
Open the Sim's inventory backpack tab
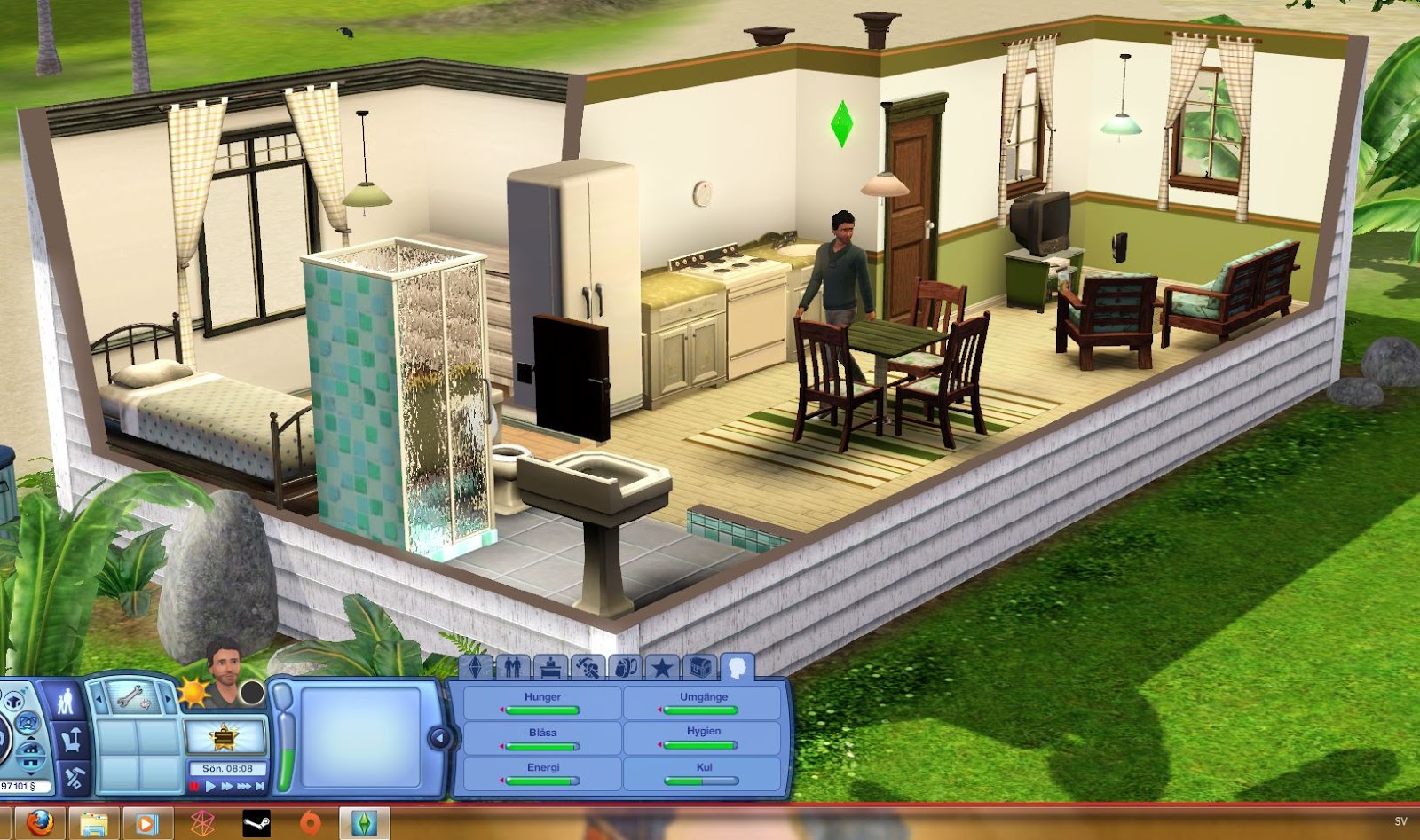624,667
